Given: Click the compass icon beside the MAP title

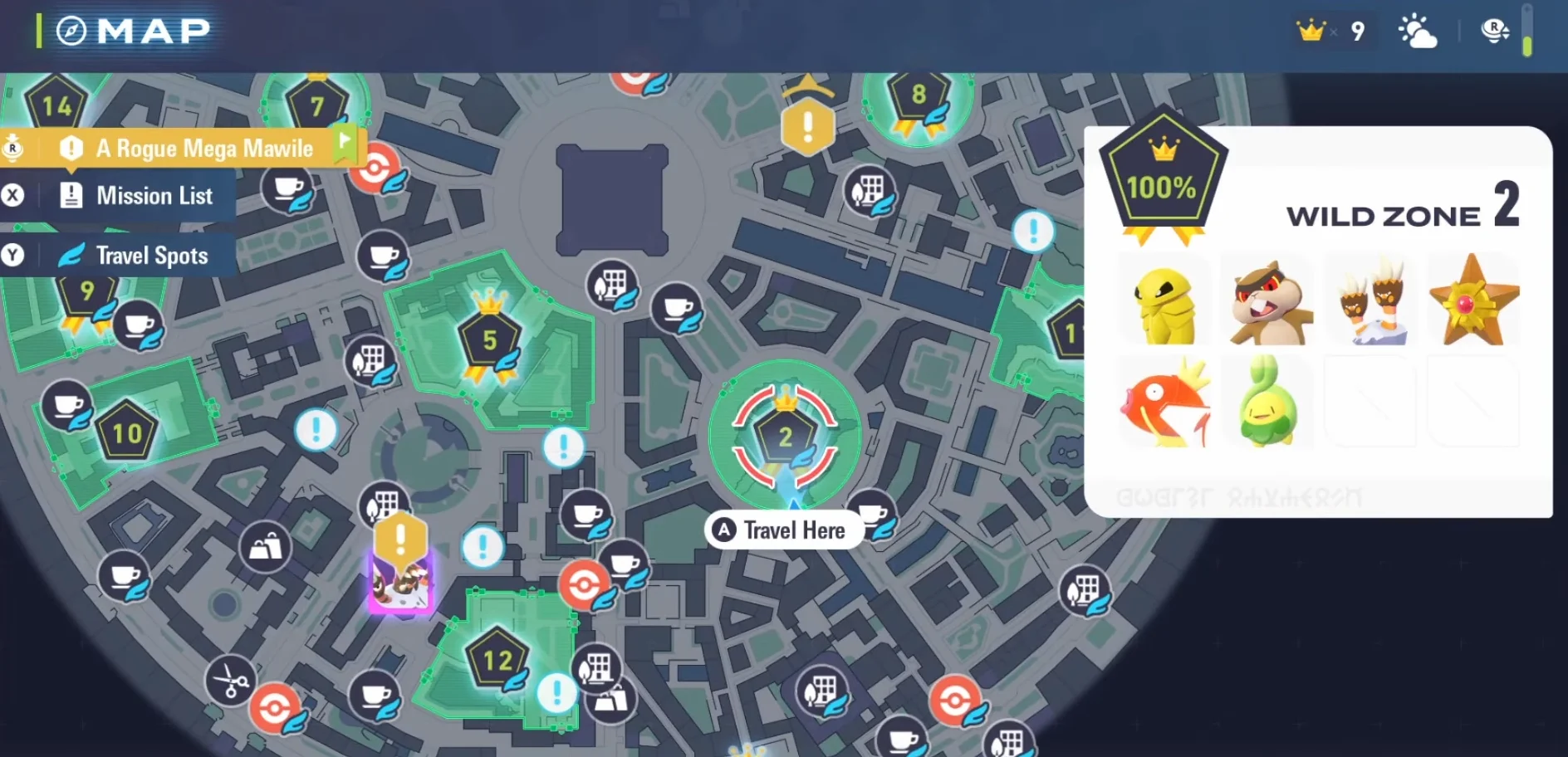Looking at the screenshot, I should [x=73, y=32].
